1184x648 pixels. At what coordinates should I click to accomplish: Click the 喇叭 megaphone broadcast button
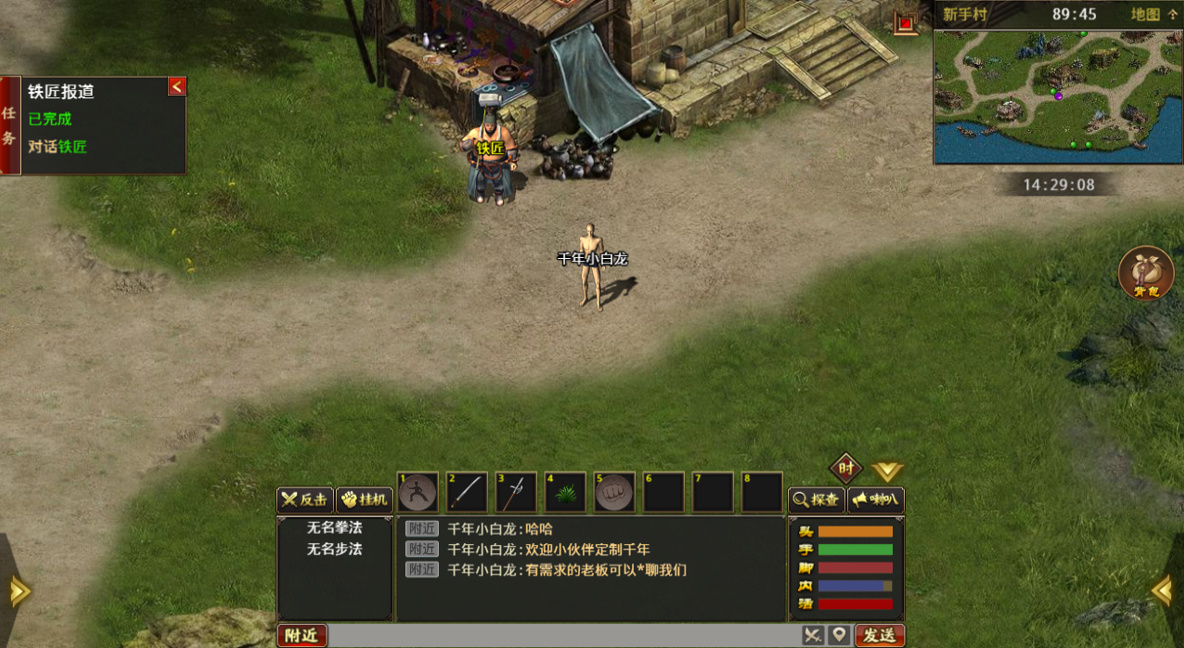(x=875, y=500)
